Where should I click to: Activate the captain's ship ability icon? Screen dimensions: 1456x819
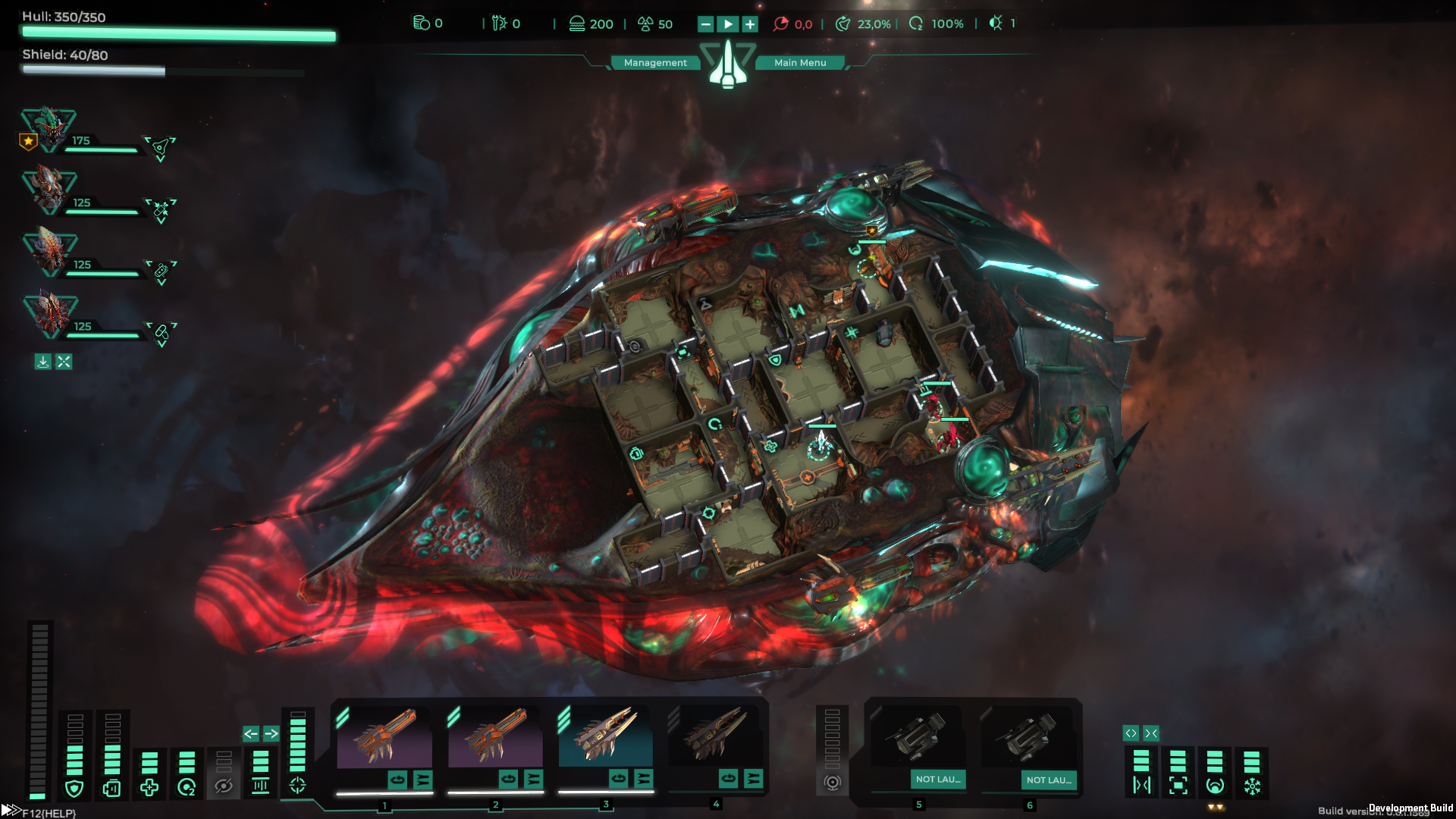[161, 147]
